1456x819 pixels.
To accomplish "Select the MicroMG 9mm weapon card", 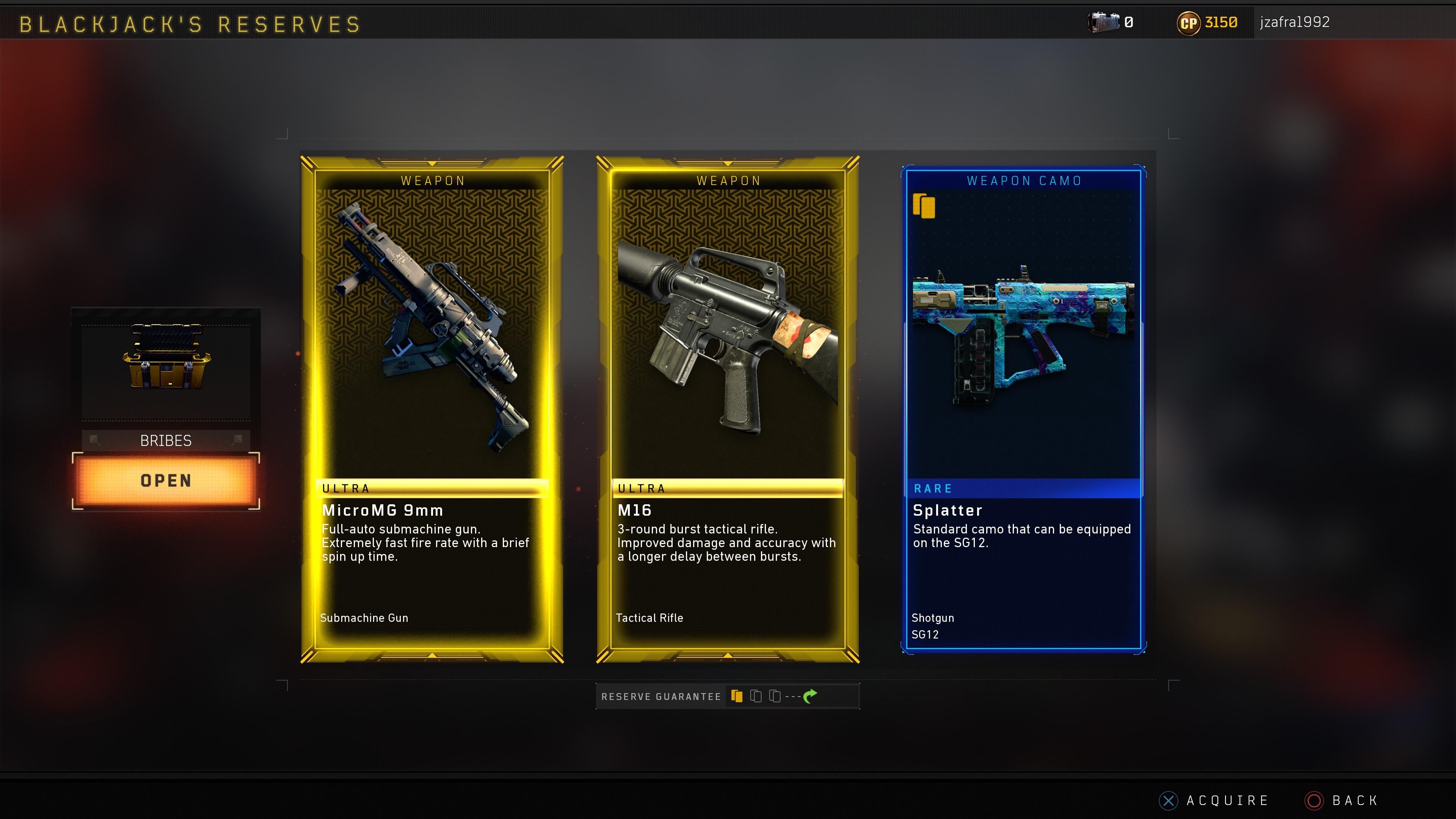I will [x=432, y=409].
